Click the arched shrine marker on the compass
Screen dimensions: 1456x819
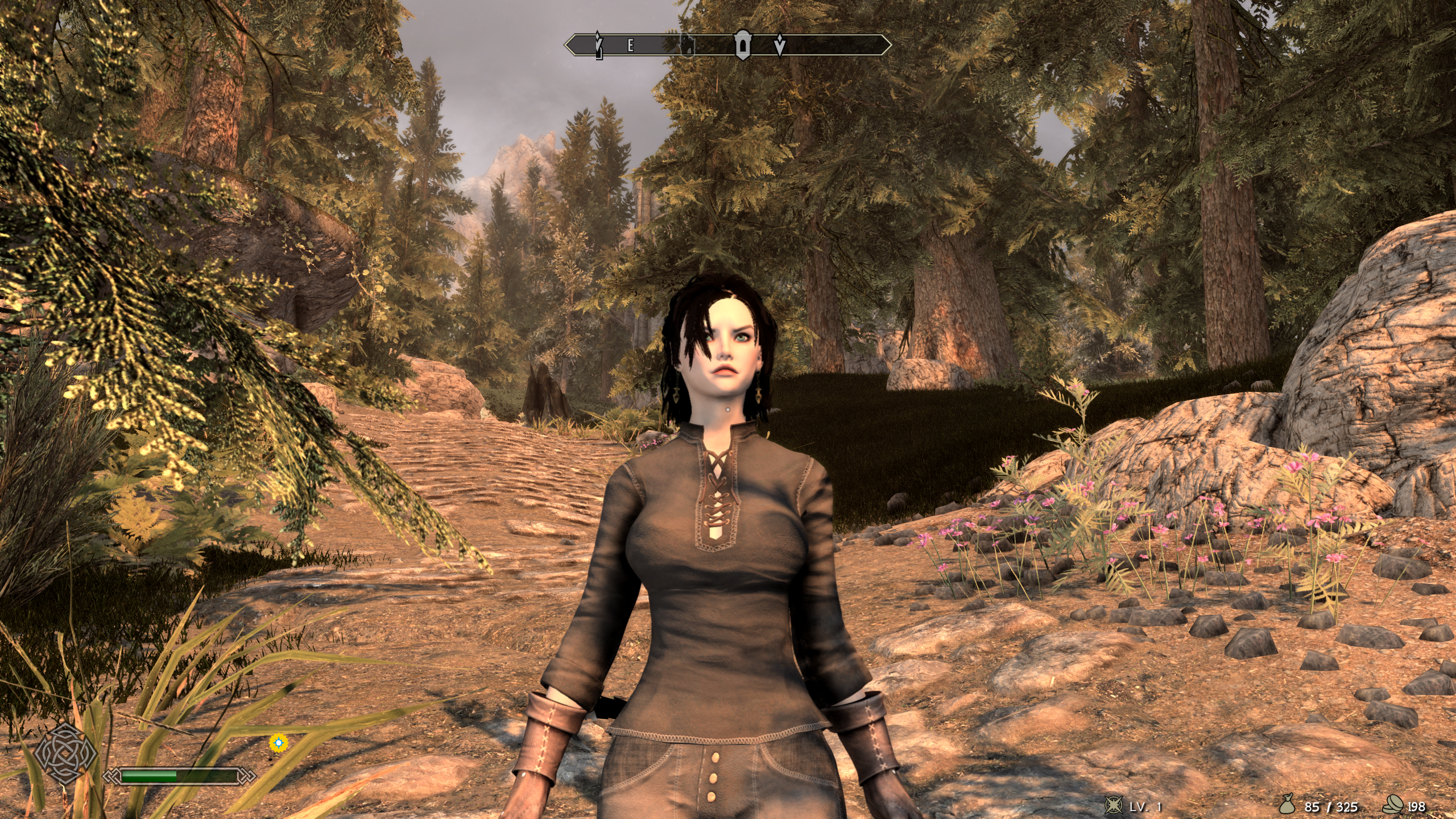[x=743, y=45]
